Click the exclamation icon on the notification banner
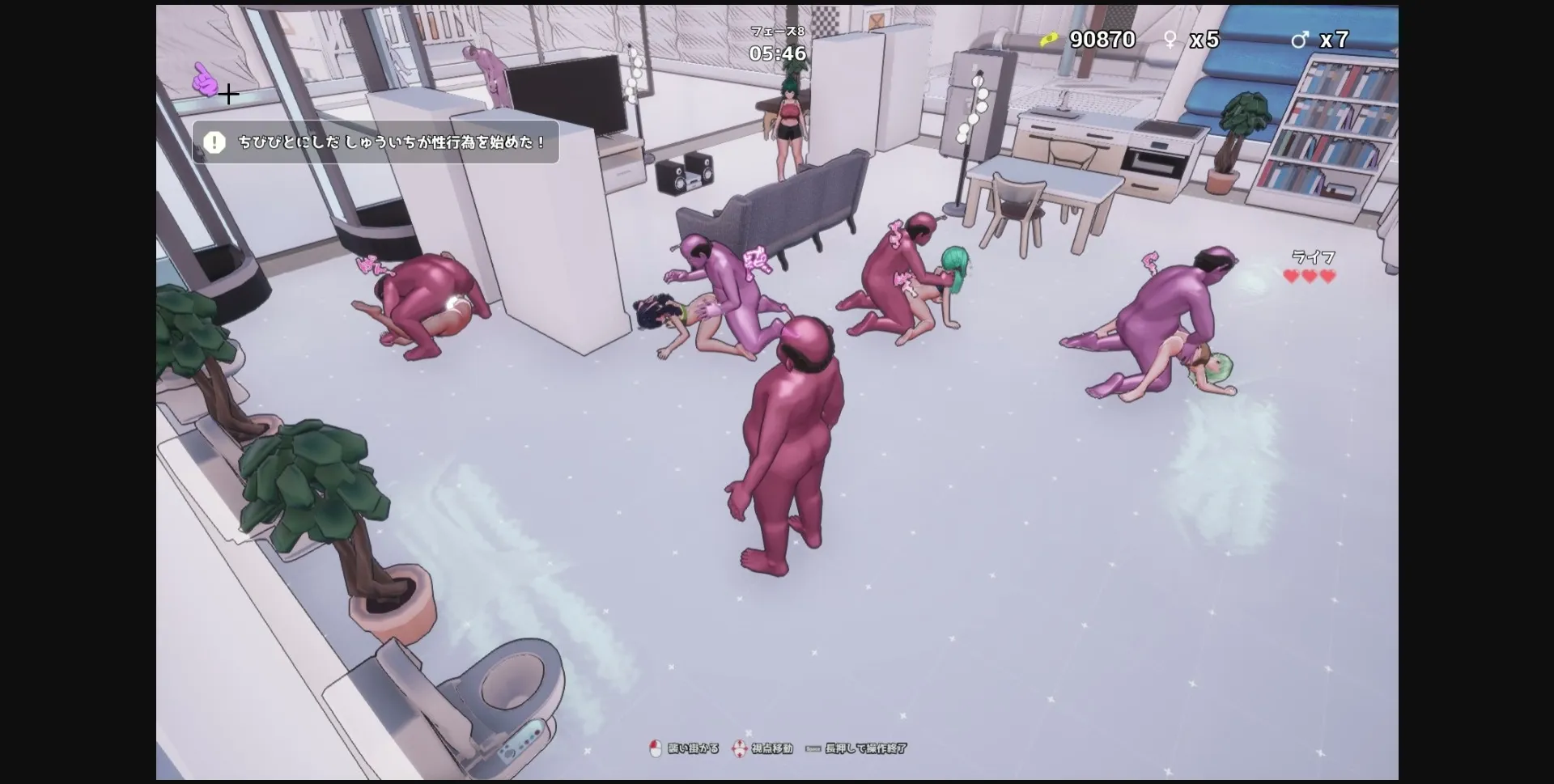 (214, 142)
